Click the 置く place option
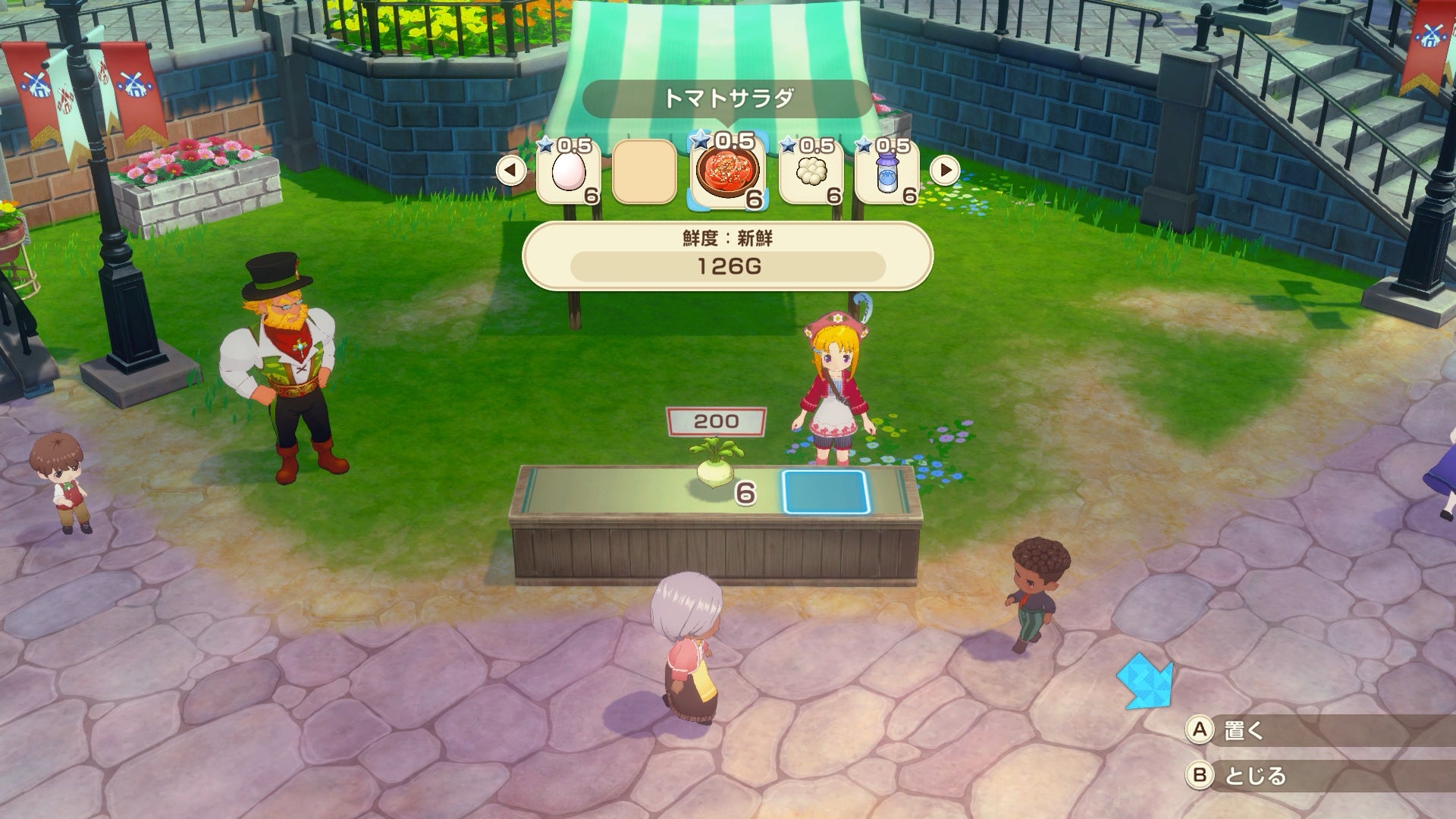This screenshot has width=1456, height=819. (x=1244, y=730)
